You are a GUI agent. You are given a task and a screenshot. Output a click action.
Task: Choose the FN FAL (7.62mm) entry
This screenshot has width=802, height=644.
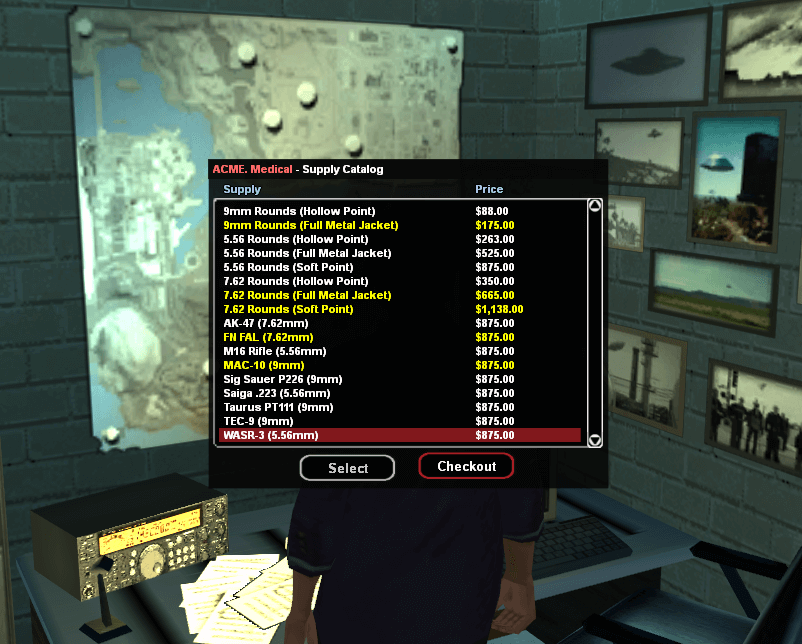[268, 337]
